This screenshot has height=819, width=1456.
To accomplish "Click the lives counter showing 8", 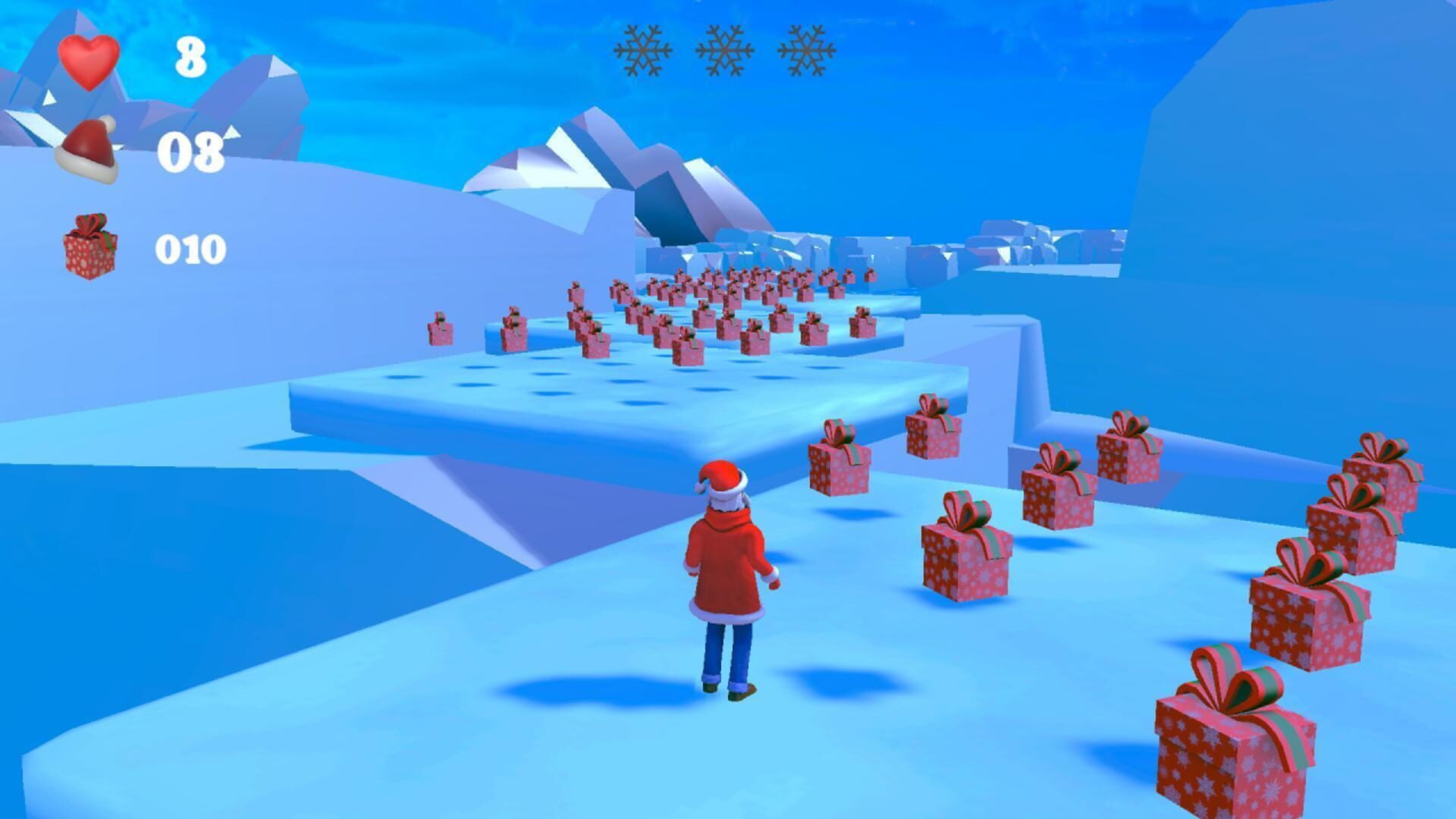I will (190, 57).
